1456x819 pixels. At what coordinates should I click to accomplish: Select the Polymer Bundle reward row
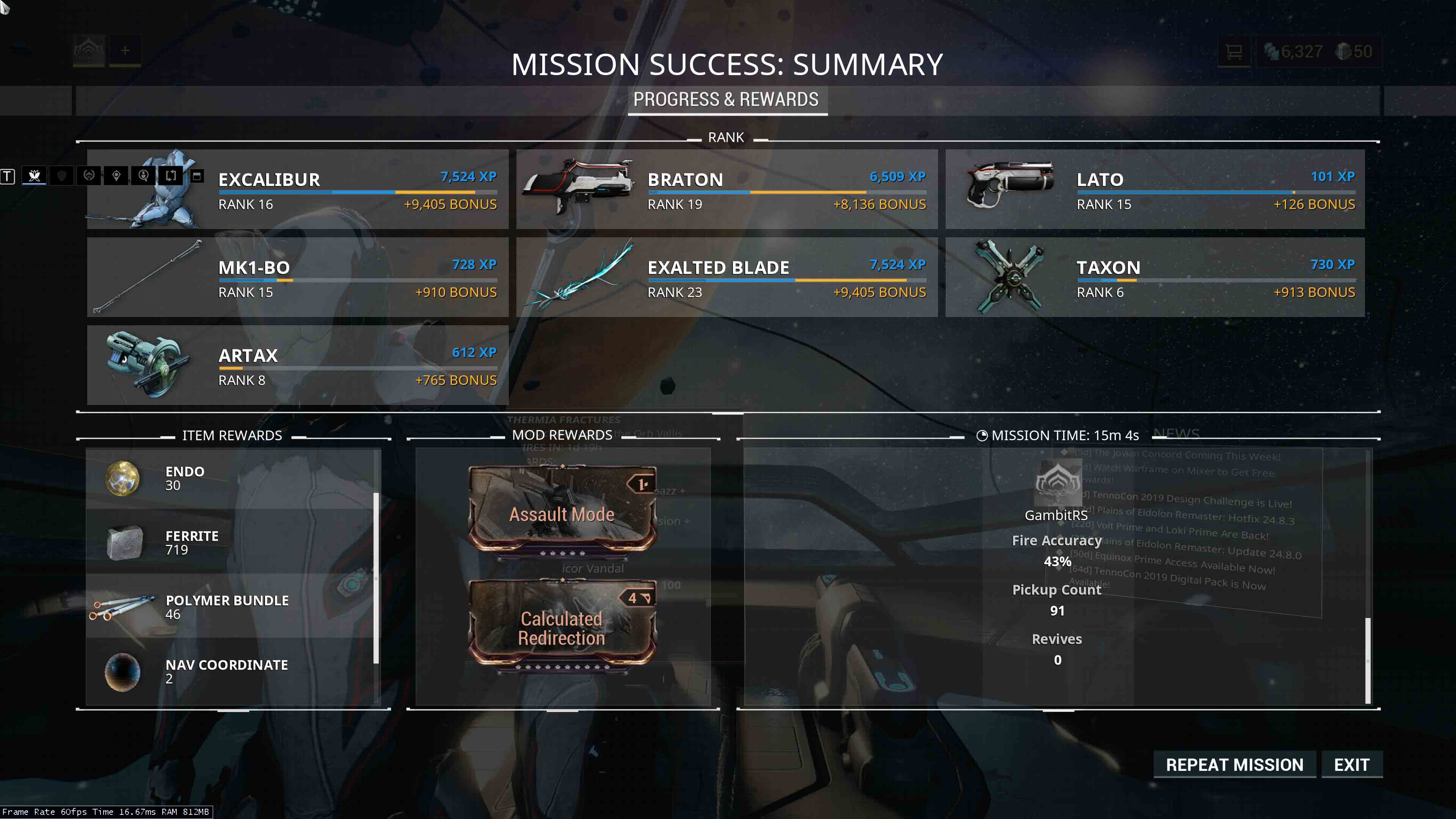[232, 607]
